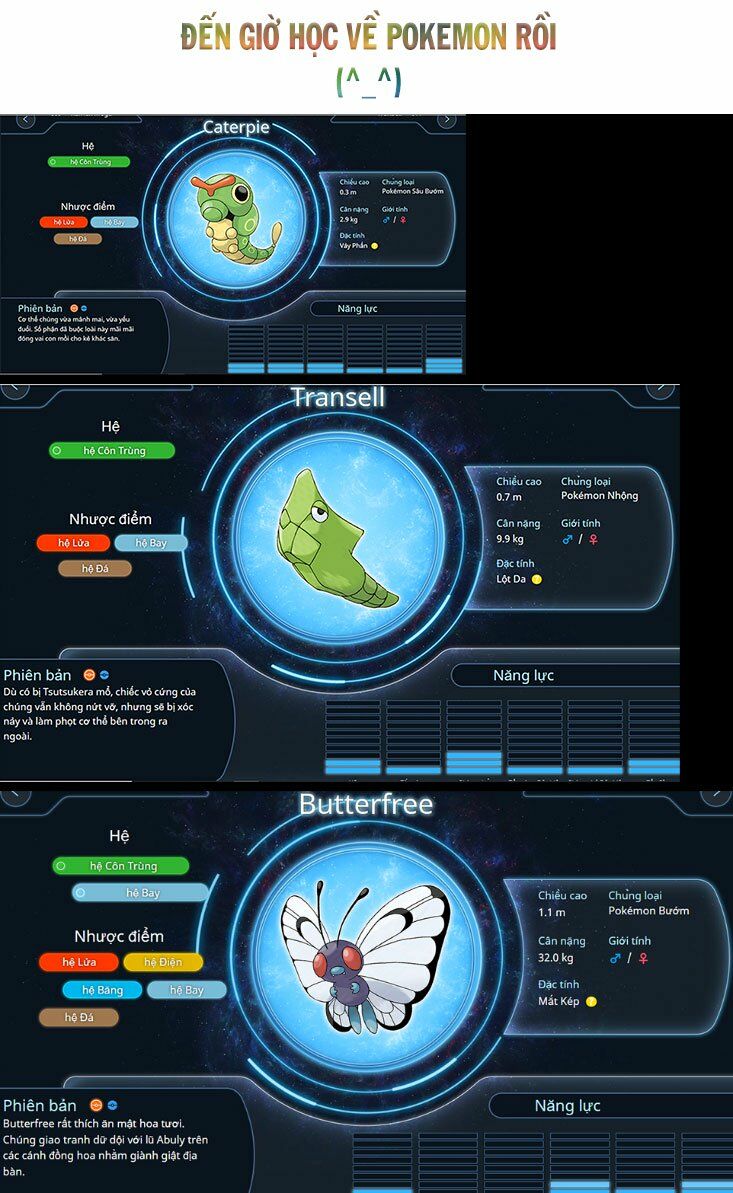Select hệ Đá weakness on Butterfree panel
The image size is (733, 1193).
click(x=79, y=1017)
